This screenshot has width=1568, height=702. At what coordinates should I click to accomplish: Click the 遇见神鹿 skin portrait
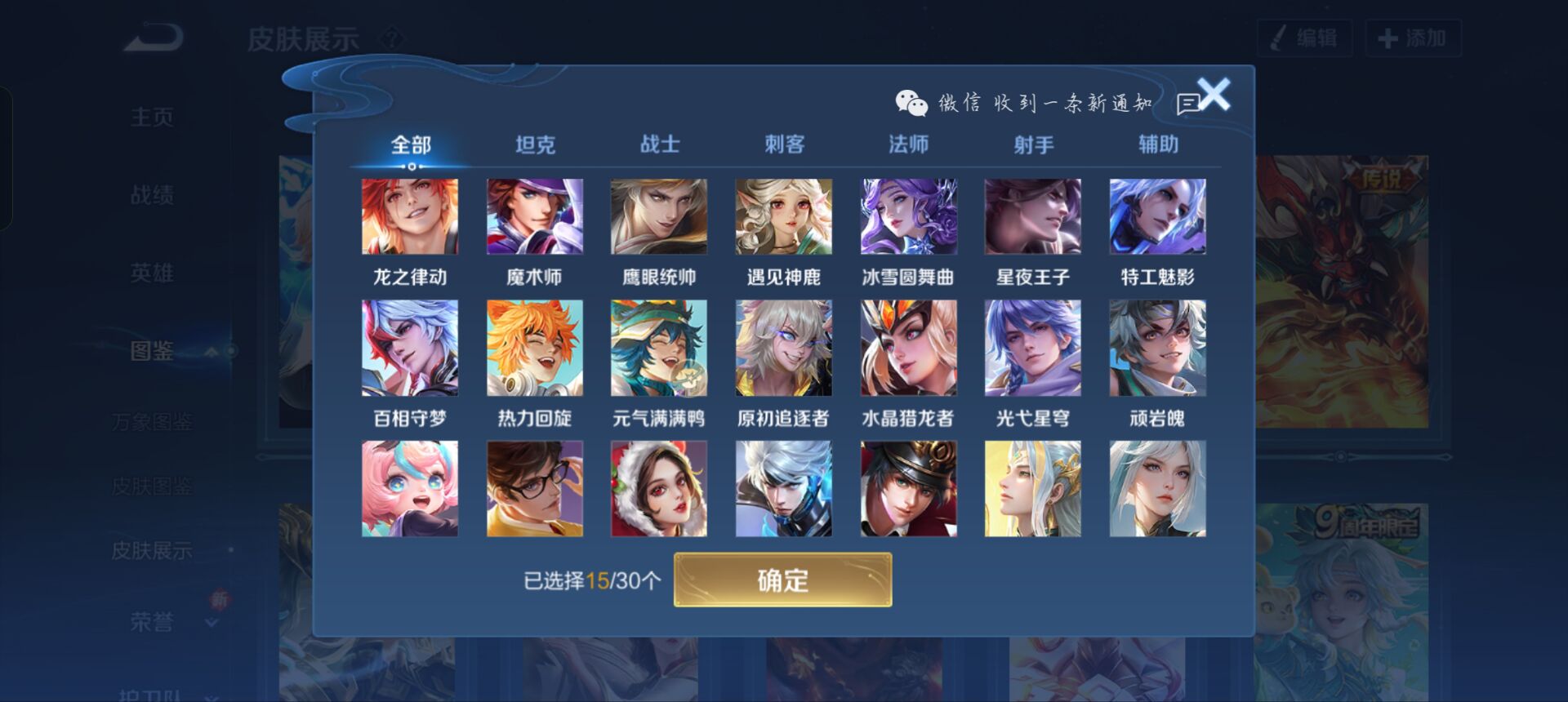(782, 216)
